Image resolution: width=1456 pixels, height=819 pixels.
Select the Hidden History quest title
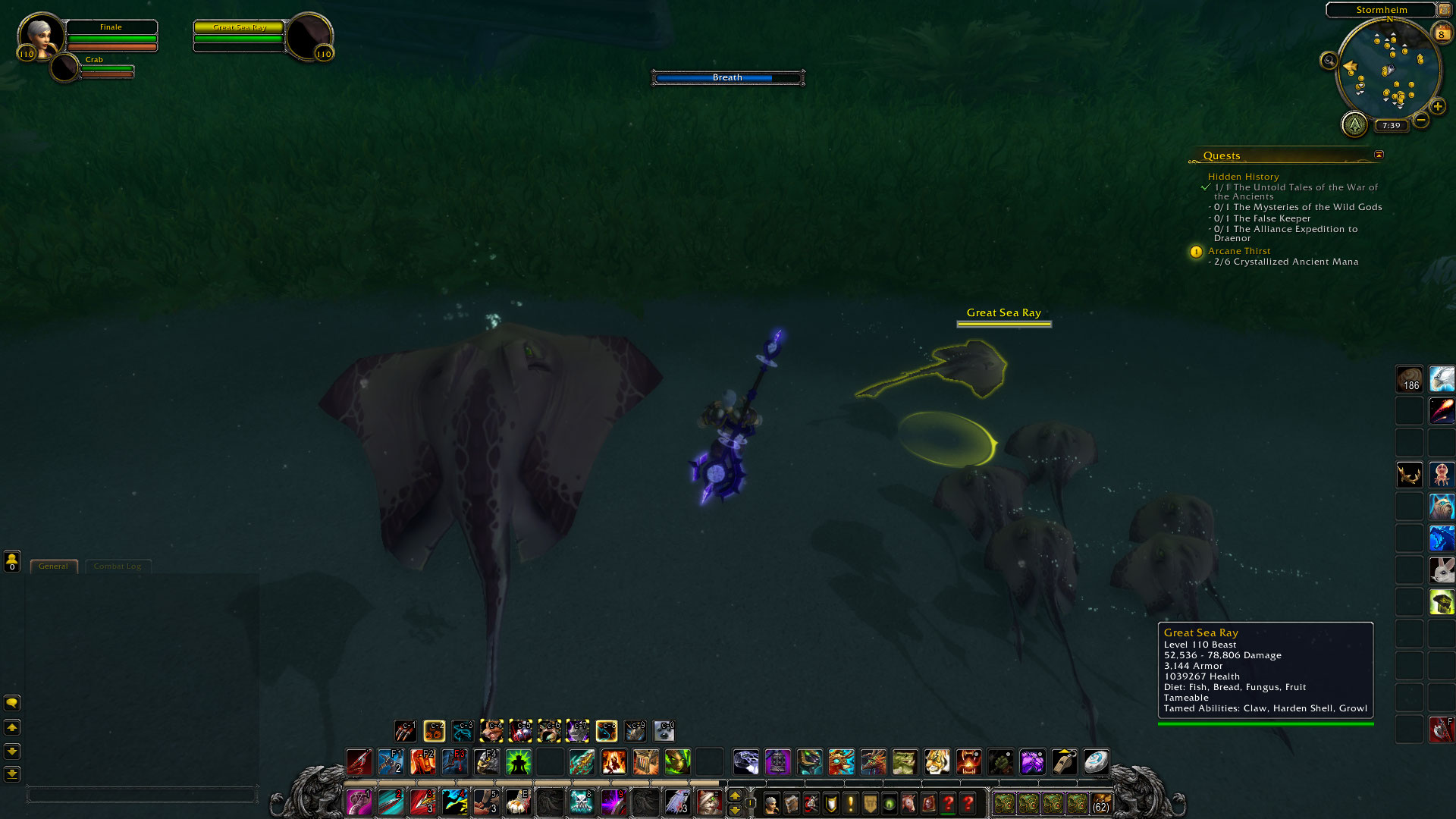(x=1243, y=177)
